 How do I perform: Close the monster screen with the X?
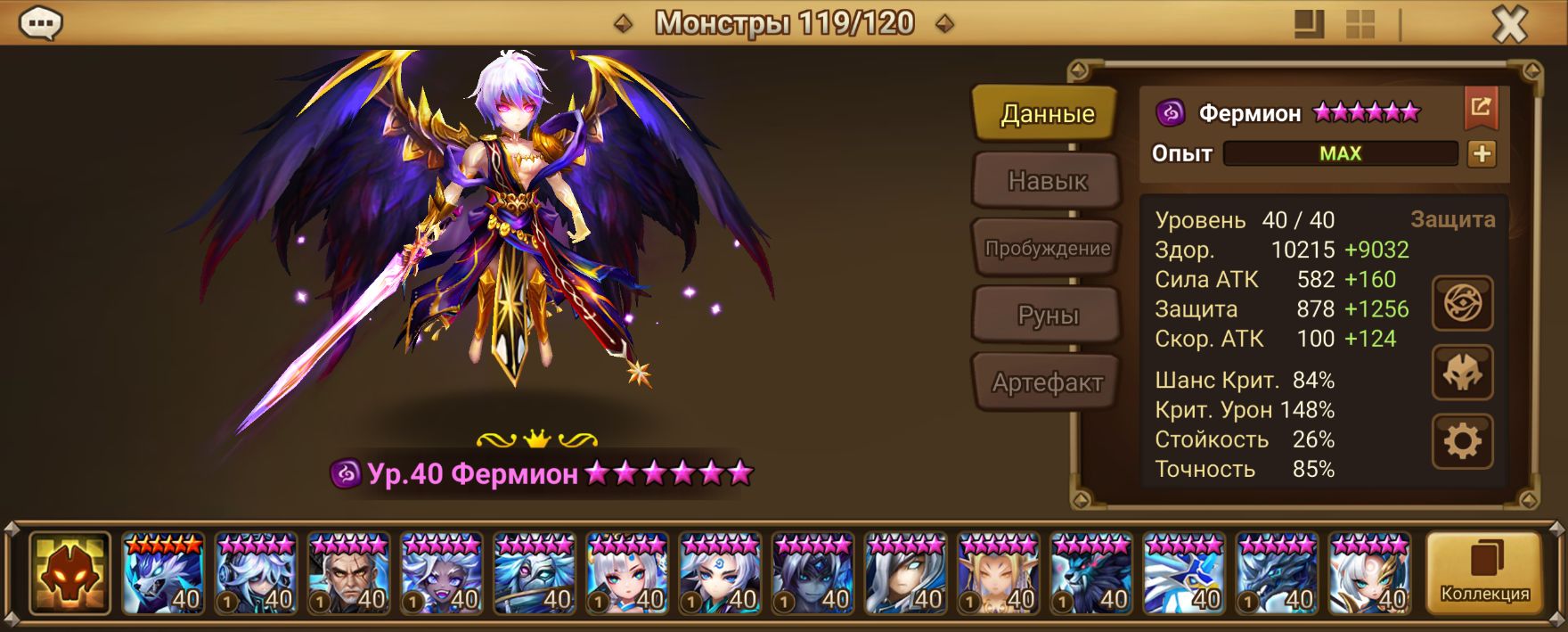click(x=1510, y=25)
